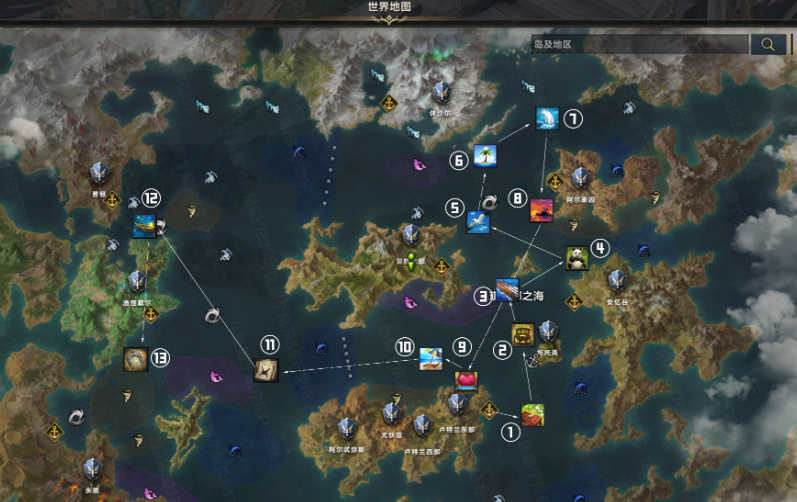Choose the palm tree island marker 6

pos(485,155)
